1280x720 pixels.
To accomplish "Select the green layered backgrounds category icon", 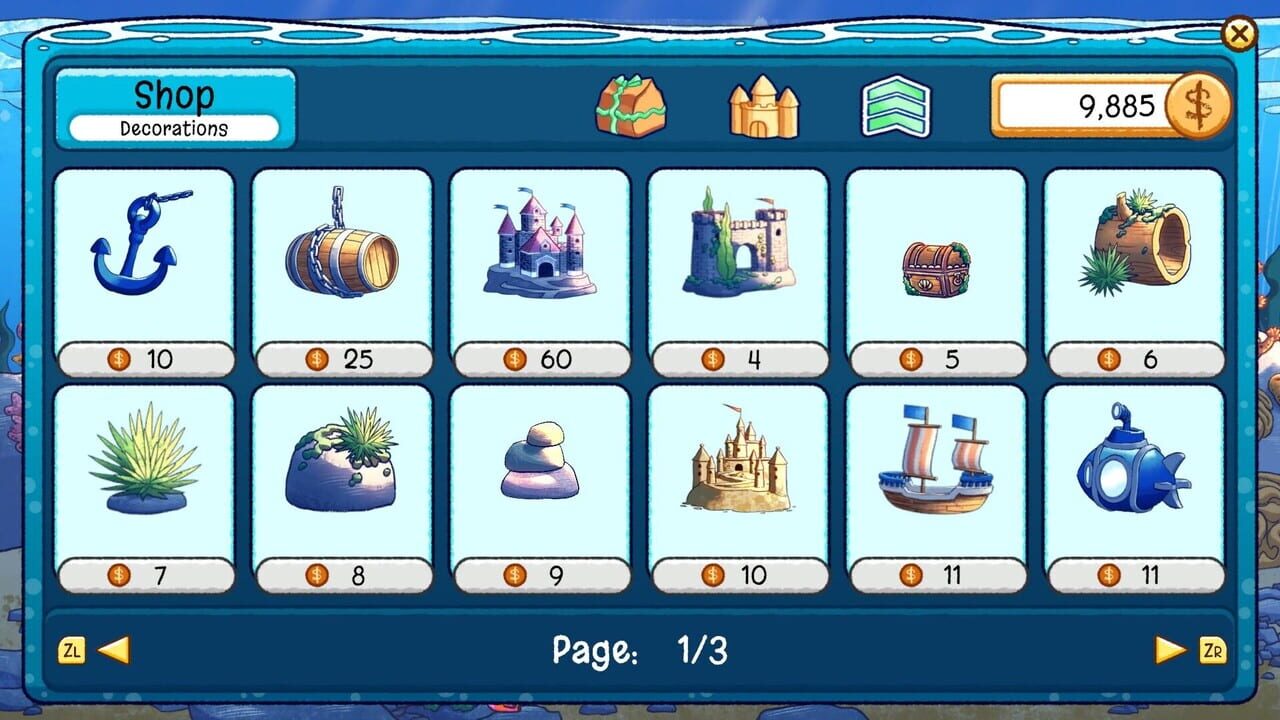I will pyautogui.click(x=896, y=105).
